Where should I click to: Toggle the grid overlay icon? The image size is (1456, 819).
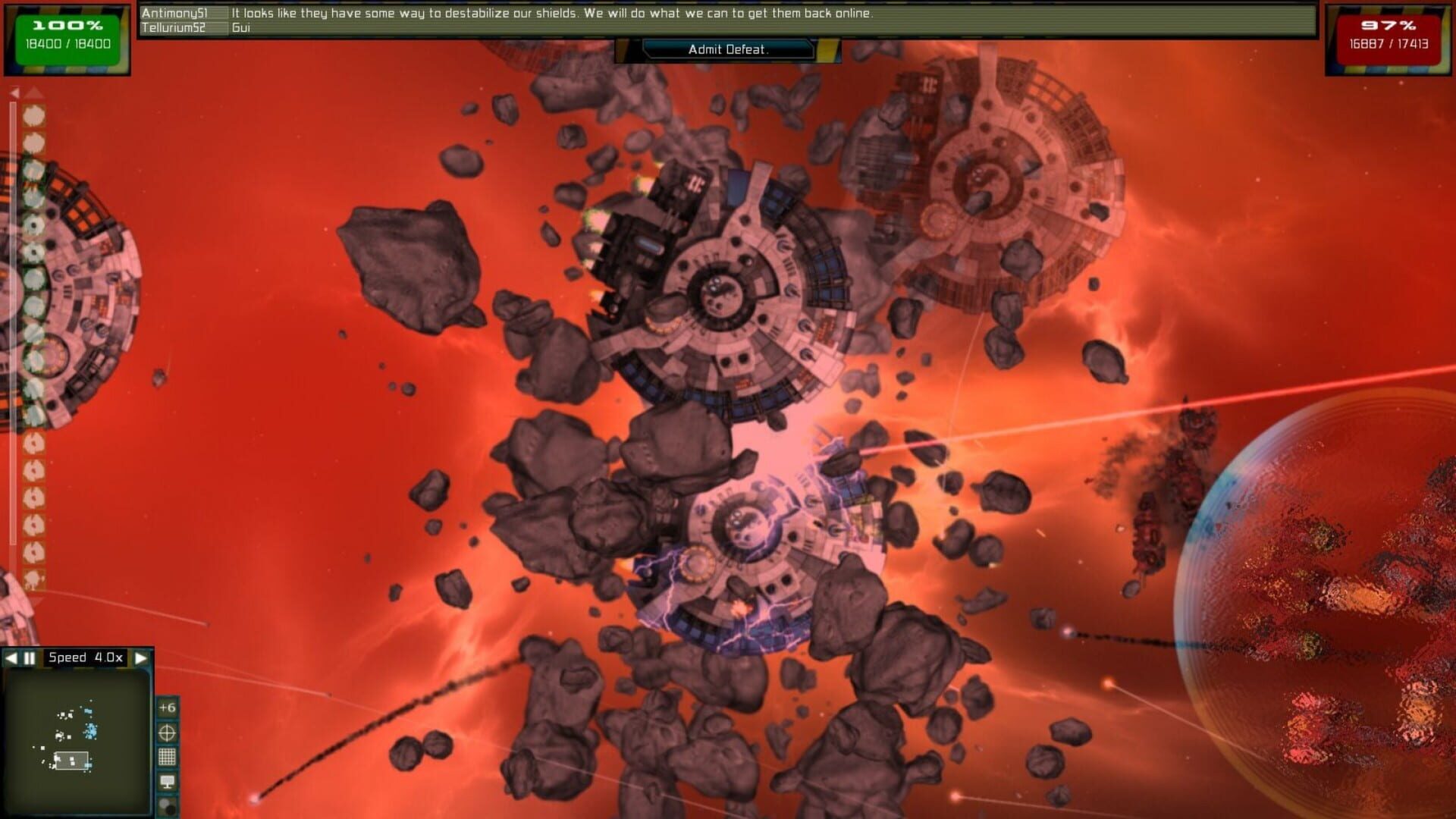point(168,755)
